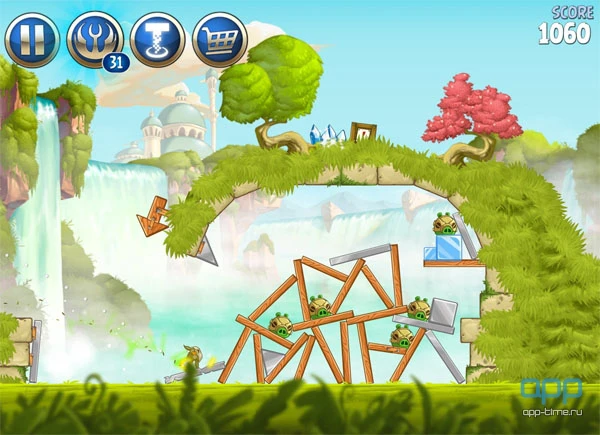This screenshot has height=435, width=600.
Task: Activate the Telepod teleport button
Action: [x=157, y=39]
